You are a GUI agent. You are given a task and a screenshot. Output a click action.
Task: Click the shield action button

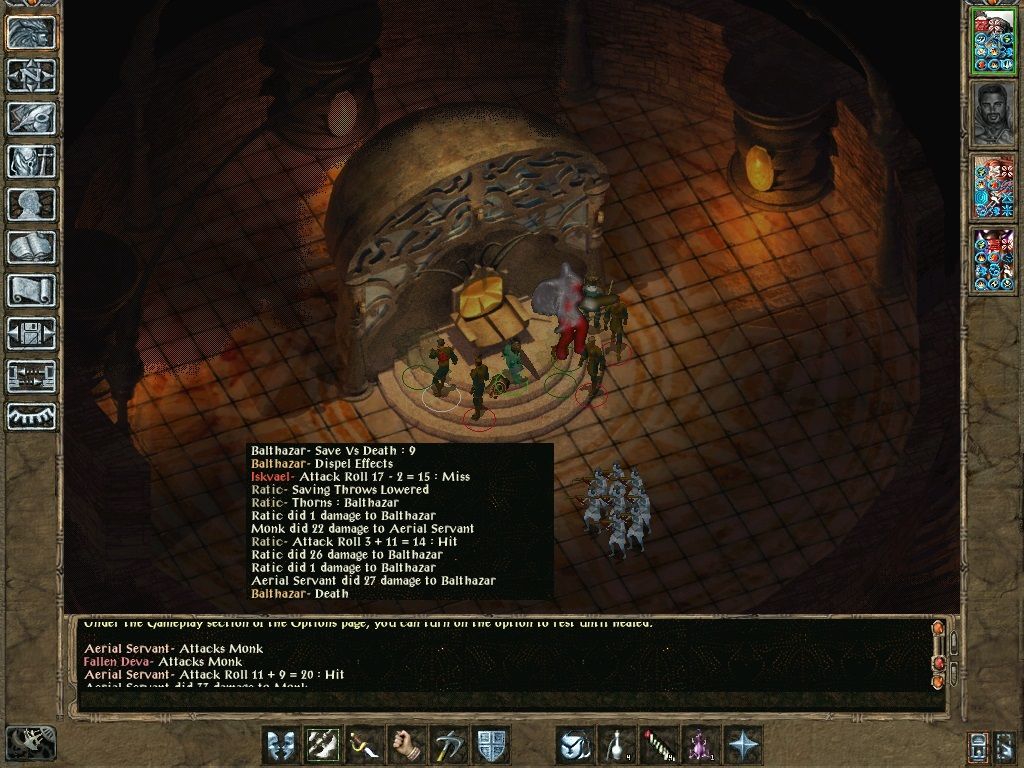tap(491, 746)
